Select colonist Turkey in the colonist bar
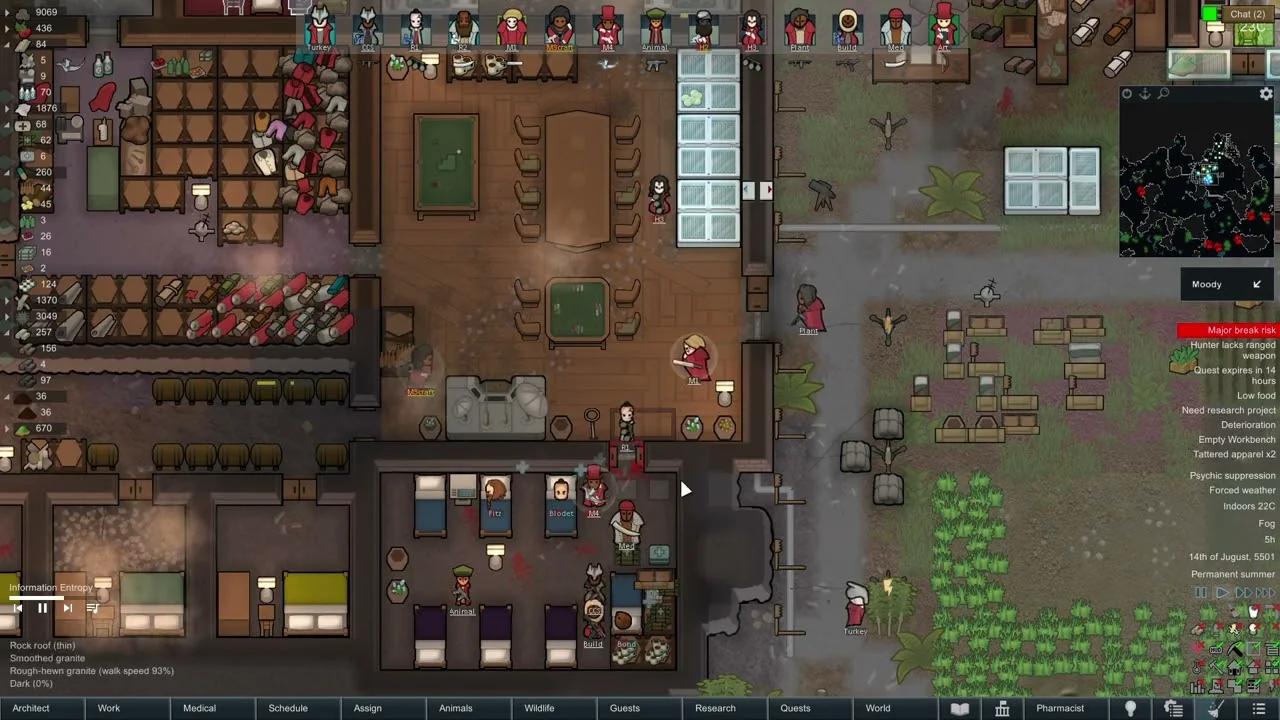 pos(319,28)
